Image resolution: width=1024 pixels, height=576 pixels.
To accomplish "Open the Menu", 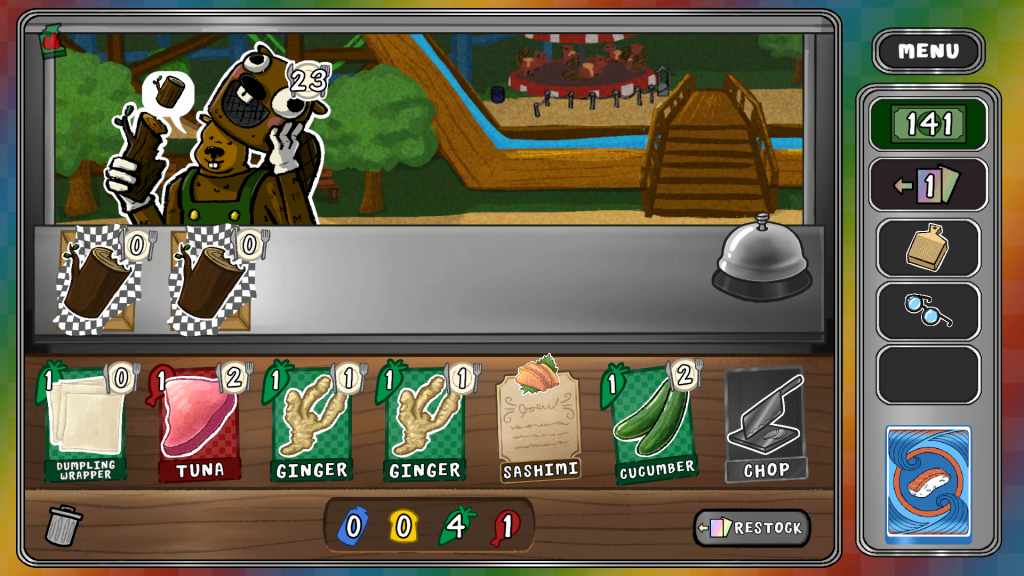I will 928,51.
